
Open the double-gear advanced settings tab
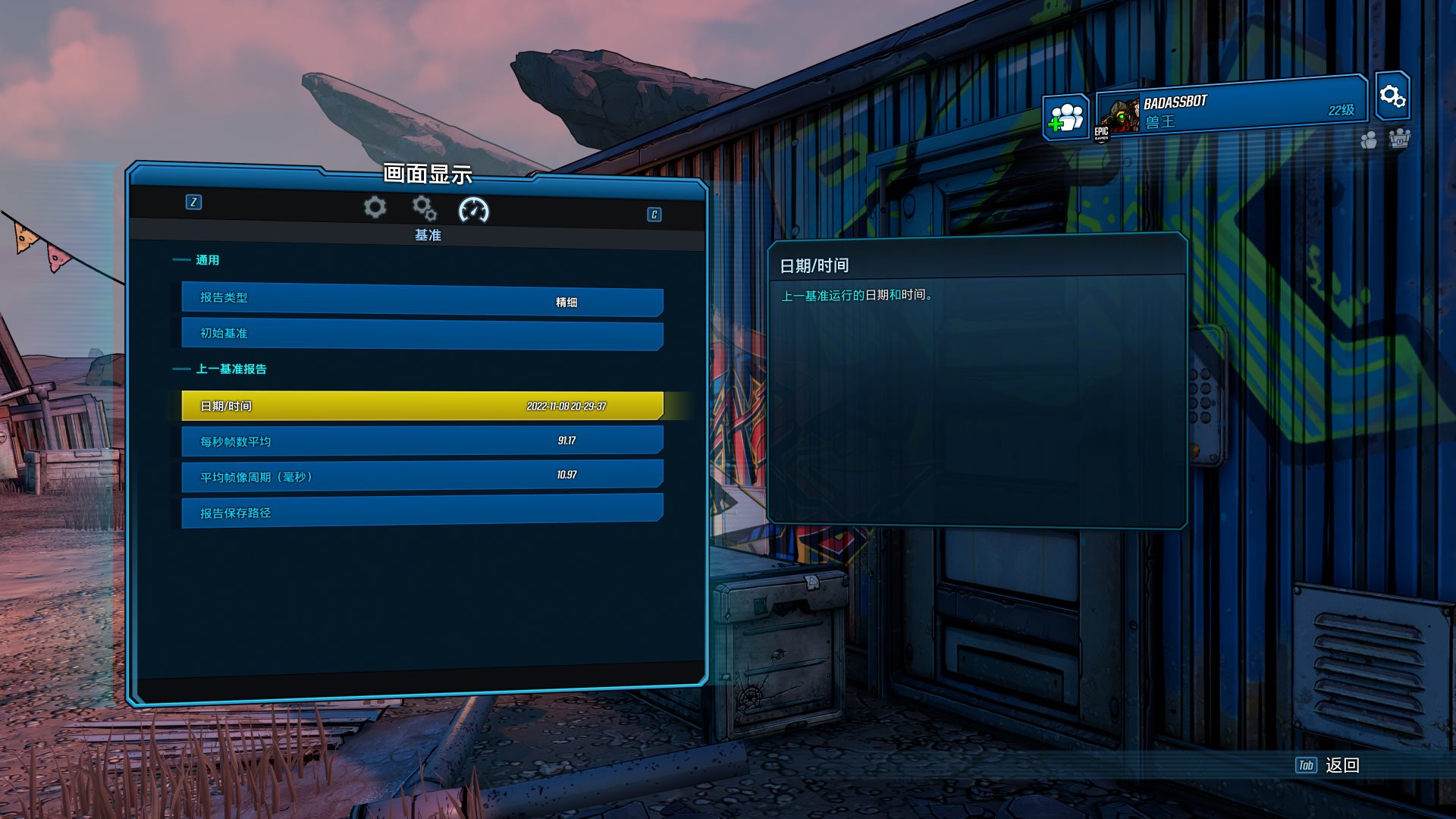coord(424,207)
